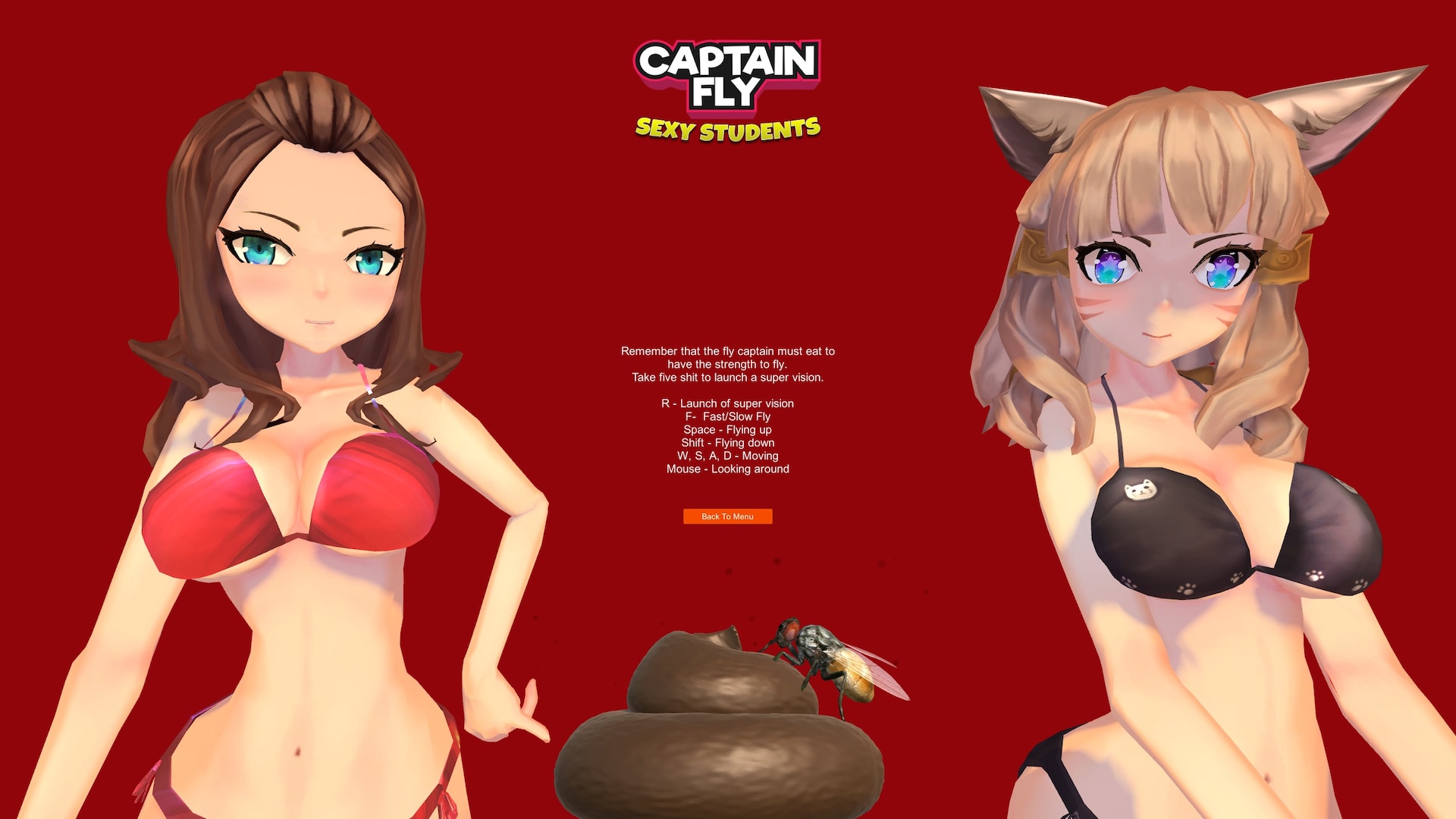1456x819 pixels.
Task: Click the paragraph about eating to fly
Action: 726,364
